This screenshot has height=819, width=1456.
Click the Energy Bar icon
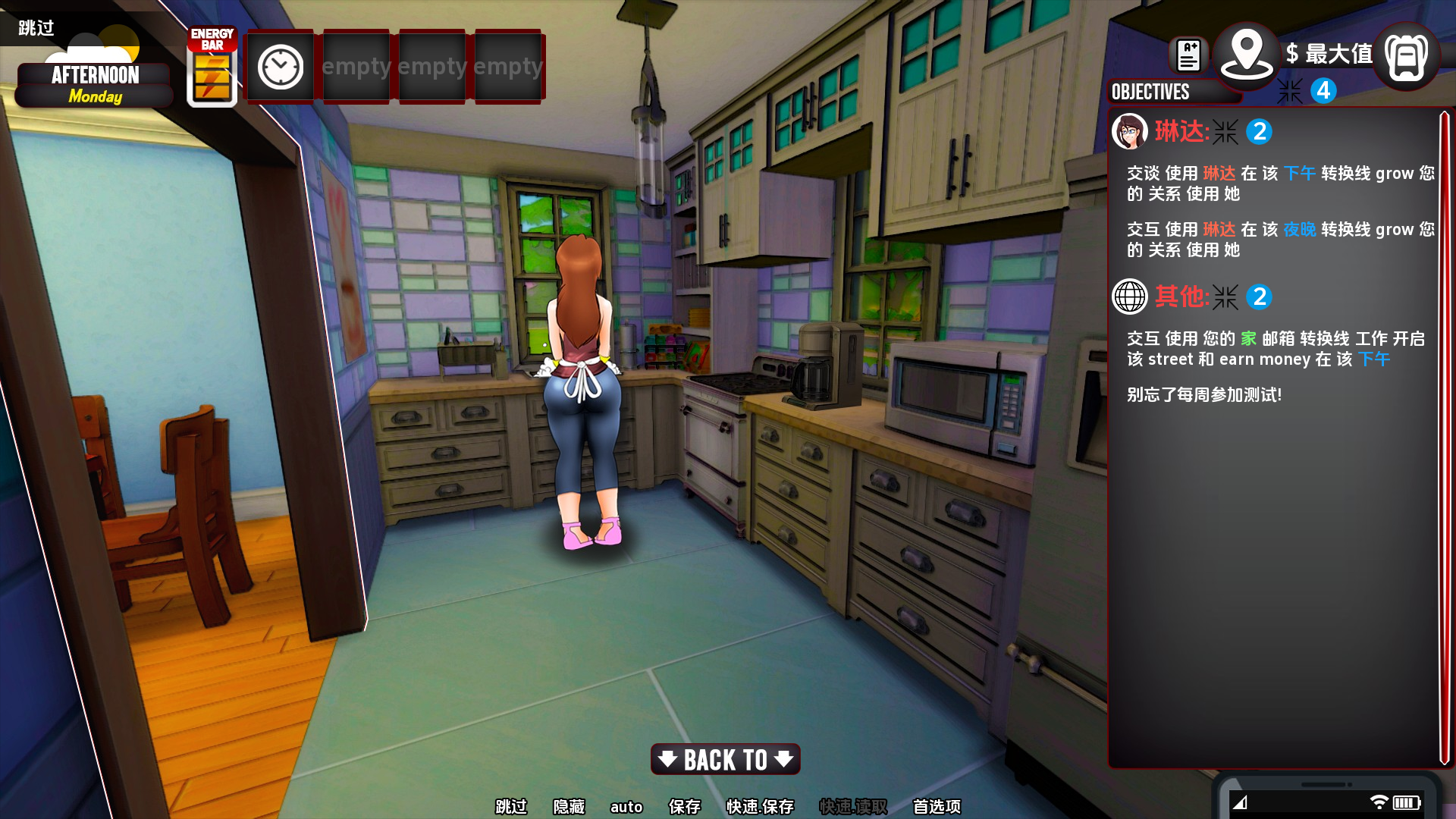pyautogui.click(x=212, y=67)
